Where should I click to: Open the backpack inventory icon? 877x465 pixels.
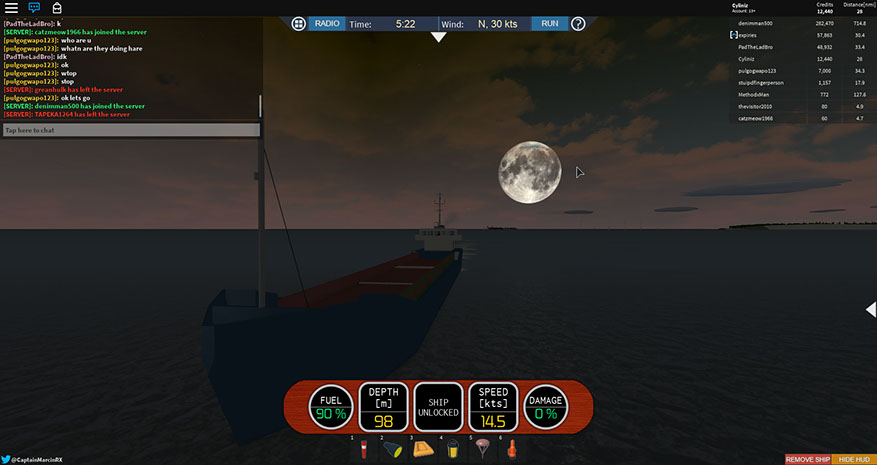click(58, 8)
